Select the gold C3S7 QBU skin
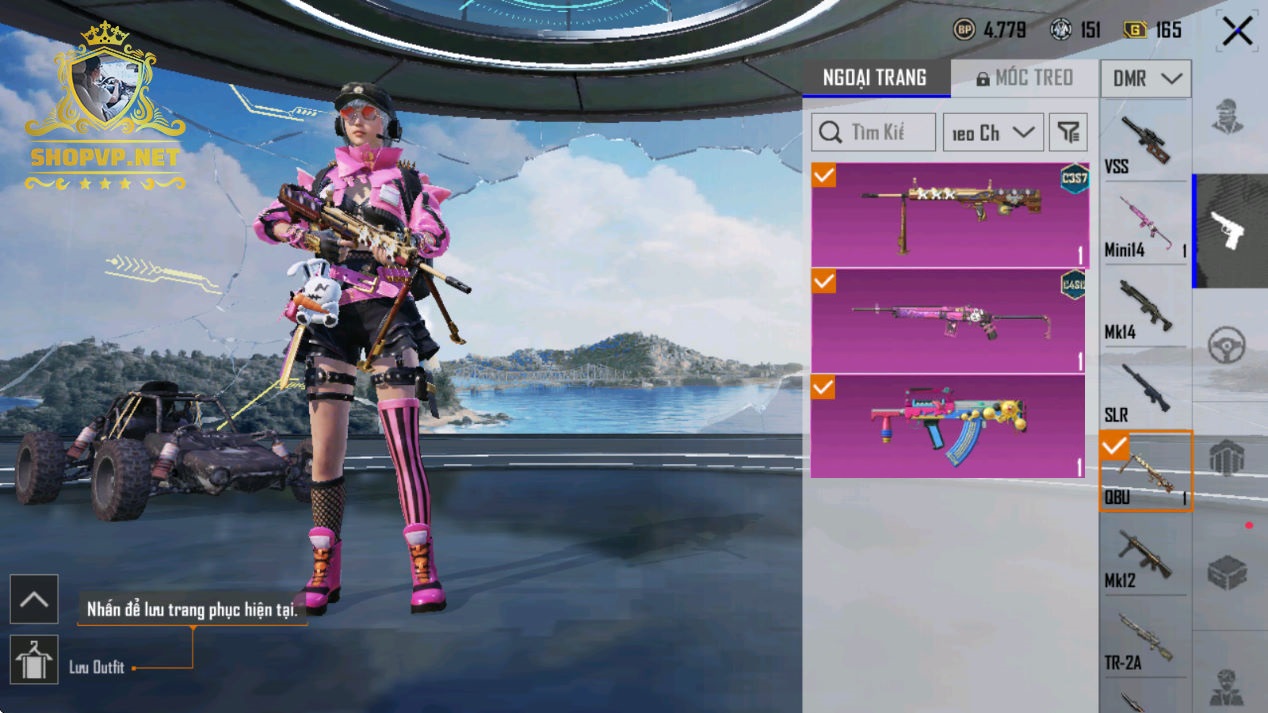Screen dimensions: 1268x713 pos(948,214)
